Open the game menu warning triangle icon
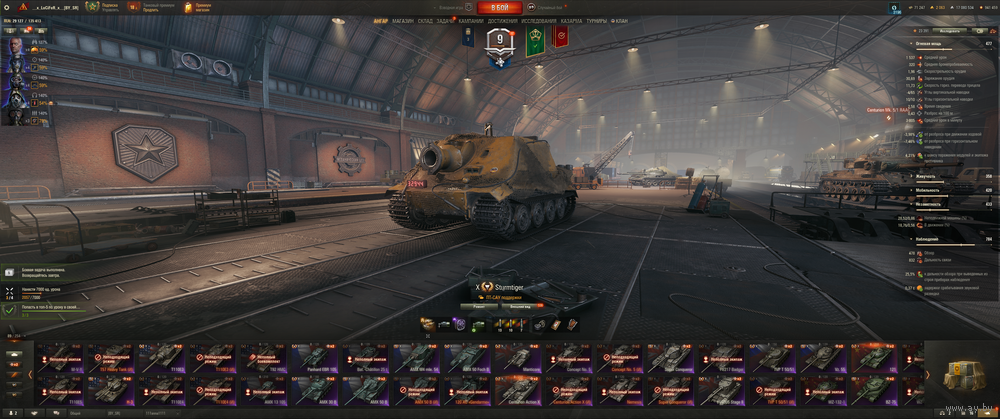This screenshot has height=419, width=1000. (x=8, y=7)
